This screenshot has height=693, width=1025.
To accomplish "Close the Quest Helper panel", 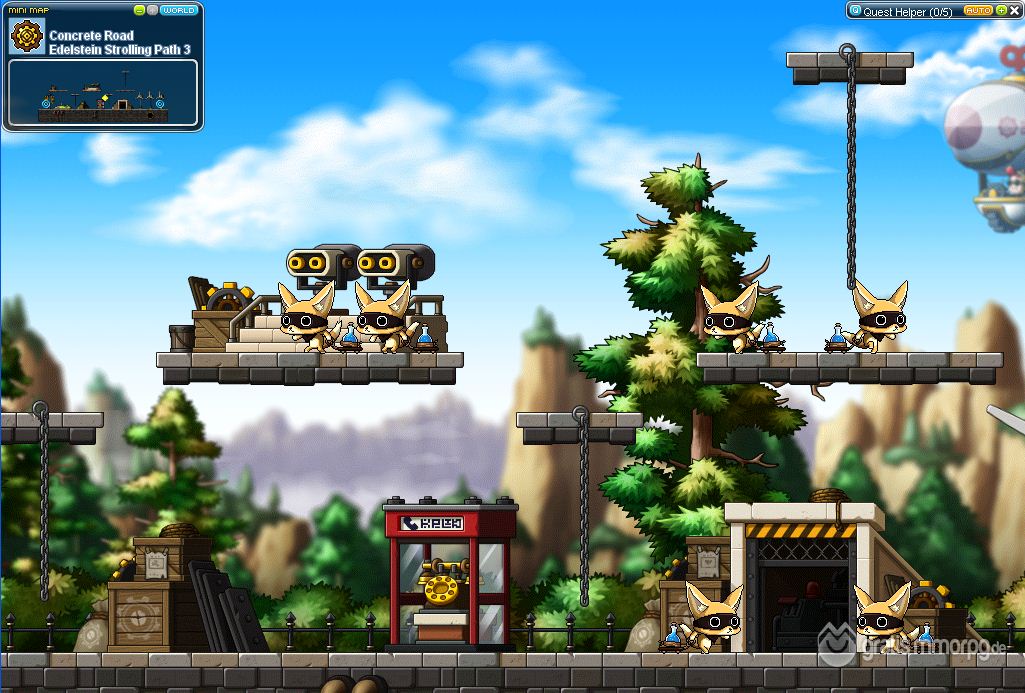I will point(1015,11).
